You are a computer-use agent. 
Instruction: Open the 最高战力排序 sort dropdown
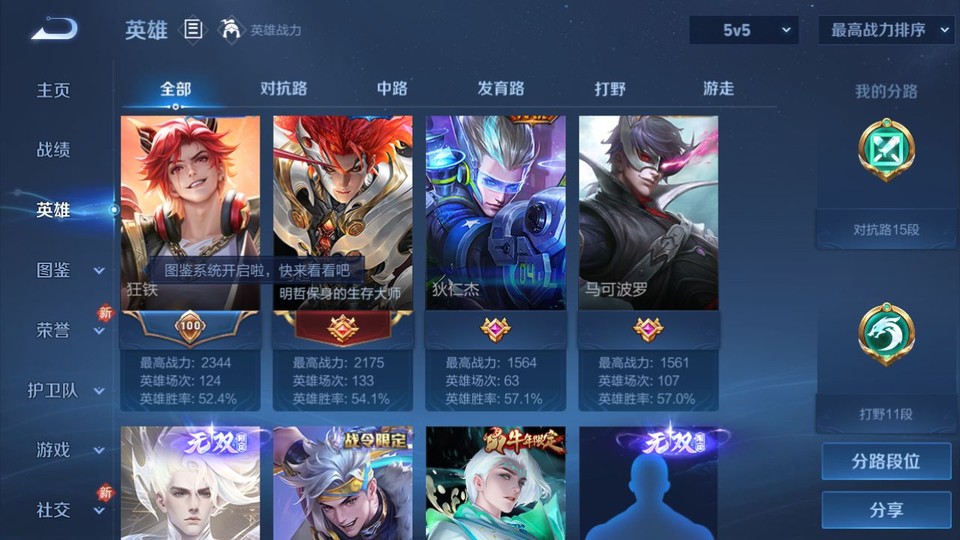[x=886, y=30]
